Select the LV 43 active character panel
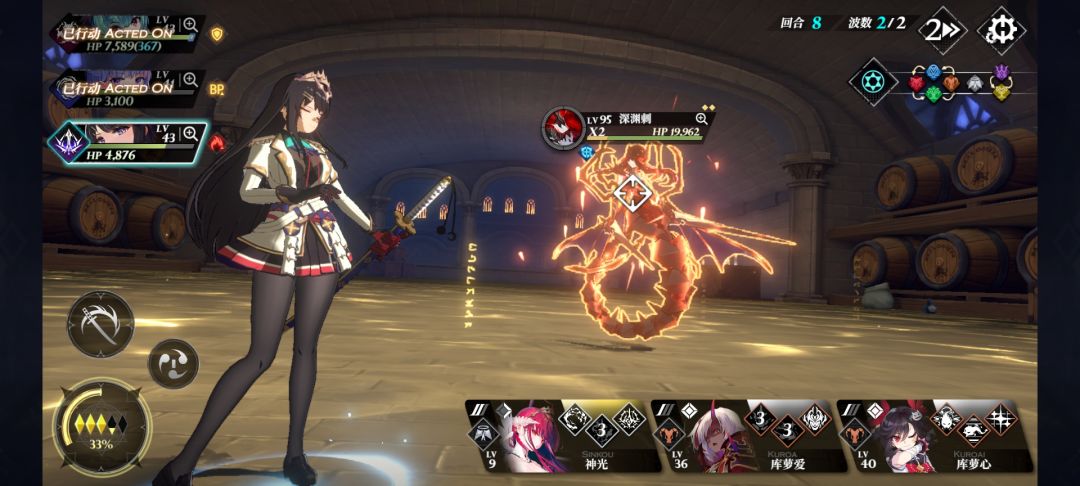 [130, 143]
